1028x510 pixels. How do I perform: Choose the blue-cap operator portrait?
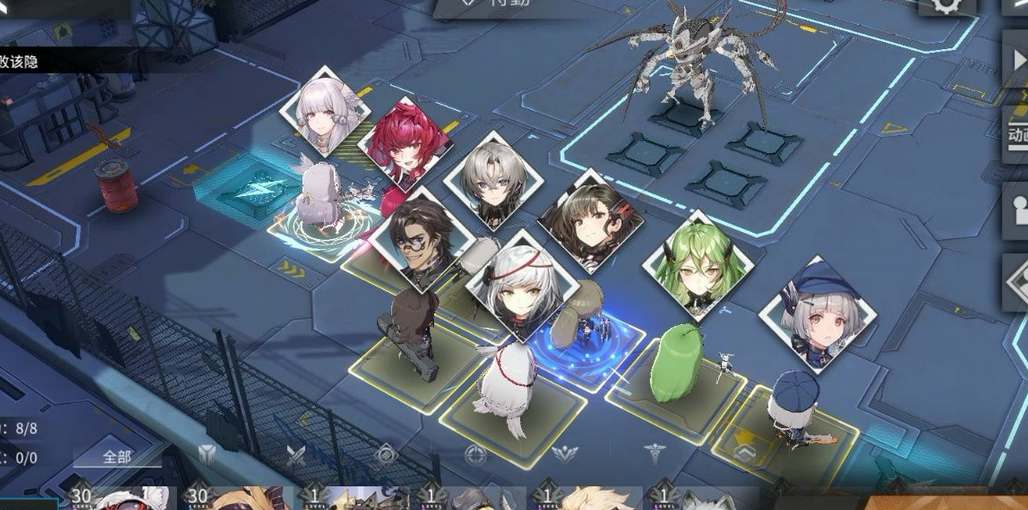tap(817, 312)
